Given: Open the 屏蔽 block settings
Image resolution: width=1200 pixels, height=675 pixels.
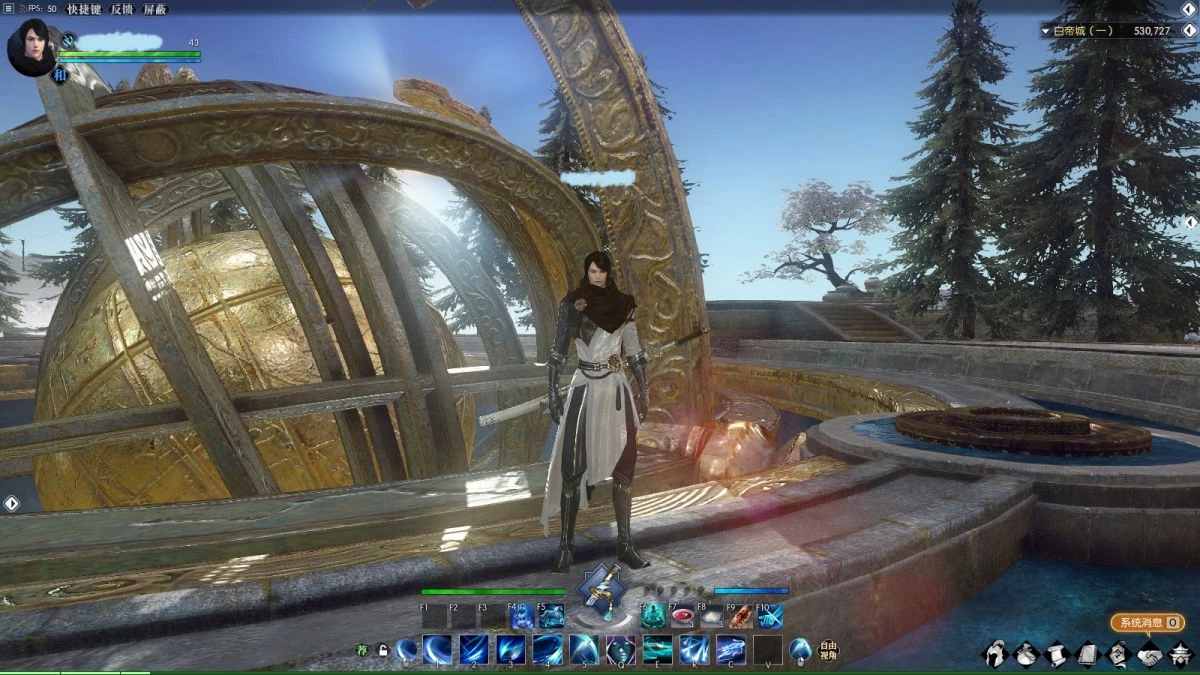Looking at the screenshot, I should point(155,8).
